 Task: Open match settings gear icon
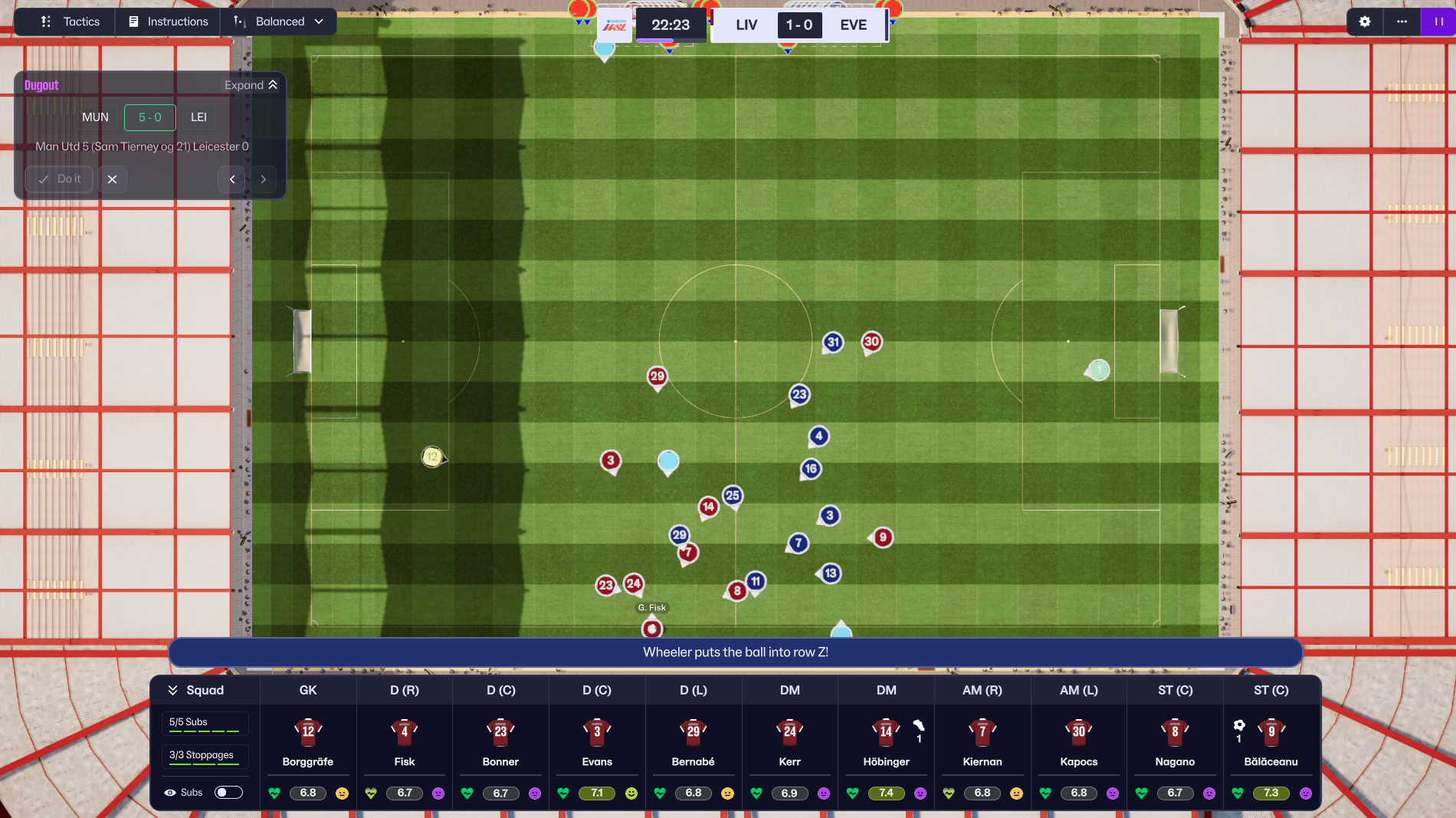click(1365, 21)
